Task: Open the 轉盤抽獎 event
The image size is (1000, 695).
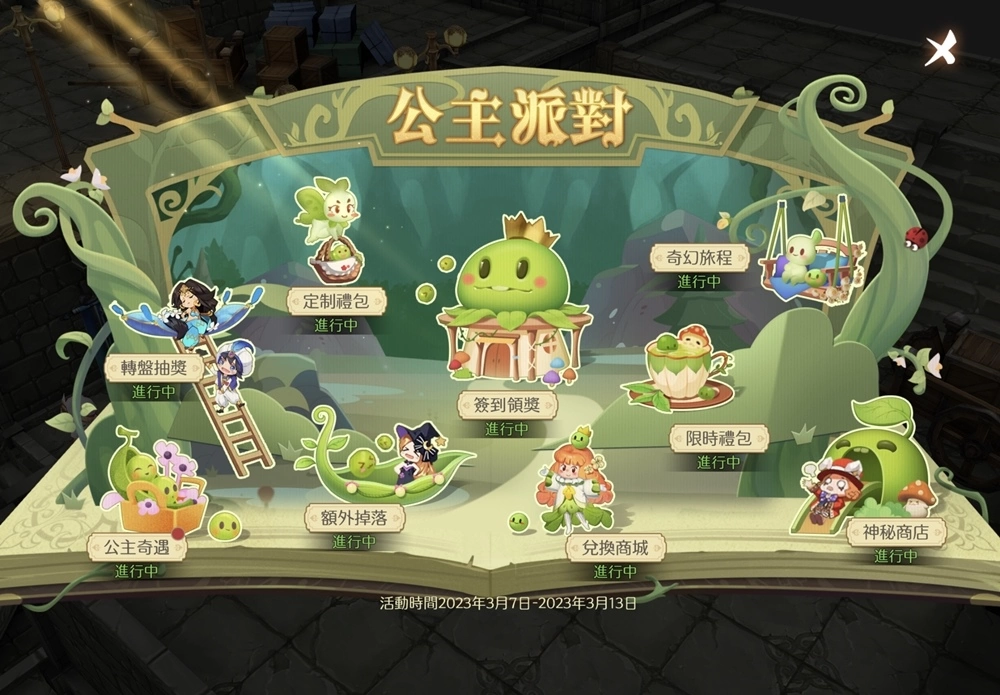Action: tap(153, 367)
